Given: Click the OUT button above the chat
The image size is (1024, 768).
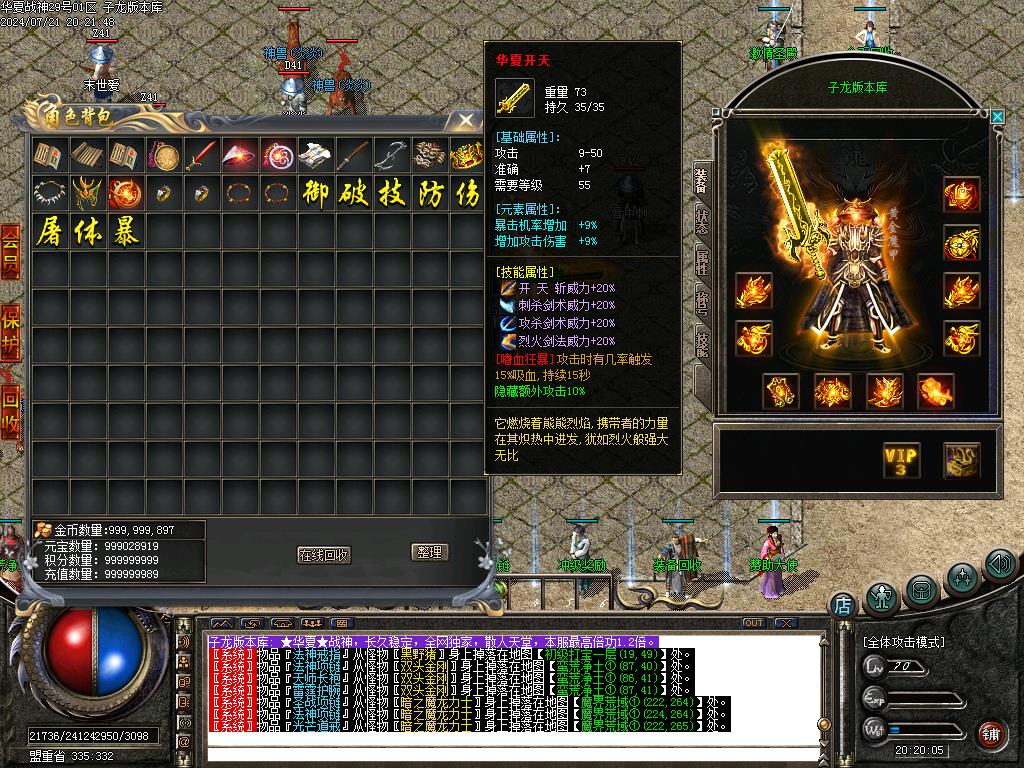Looking at the screenshot, I should pos(754,623).
